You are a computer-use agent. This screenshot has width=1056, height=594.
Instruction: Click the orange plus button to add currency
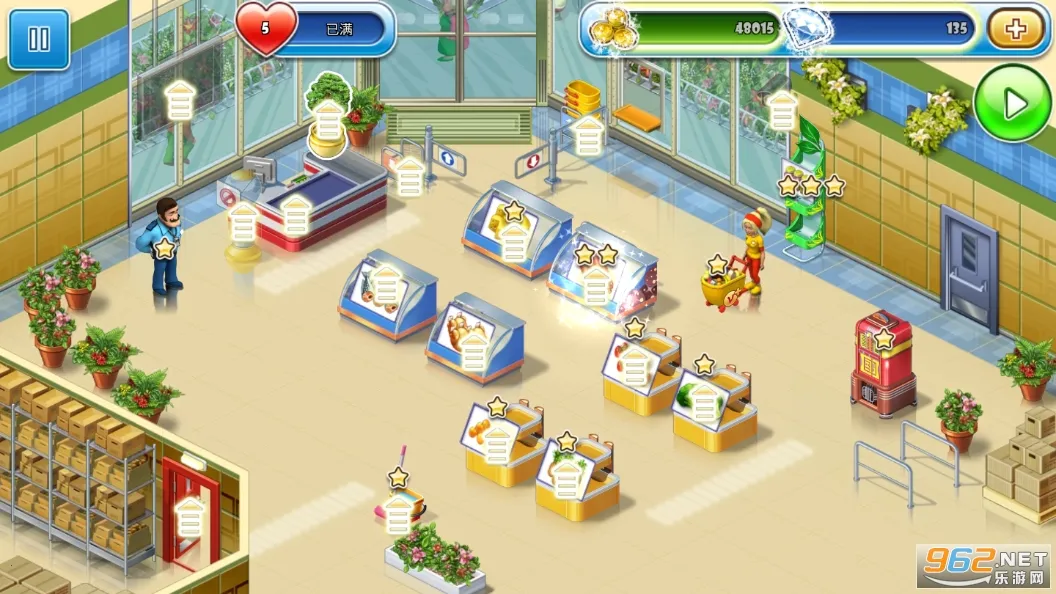tap(1016, 29)
